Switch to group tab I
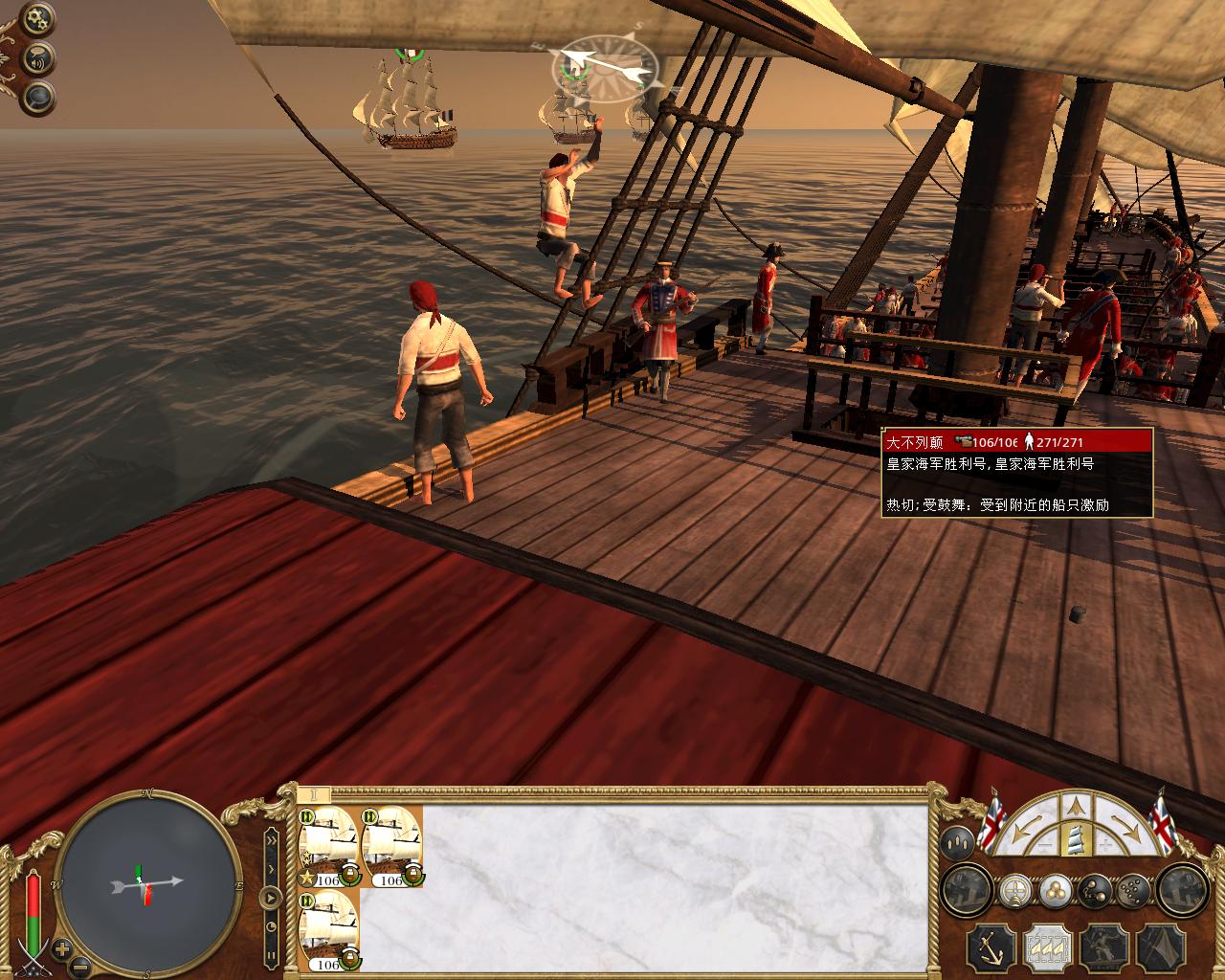The width and height of the screenshot is (1225, 980). (x=313, y=794)
